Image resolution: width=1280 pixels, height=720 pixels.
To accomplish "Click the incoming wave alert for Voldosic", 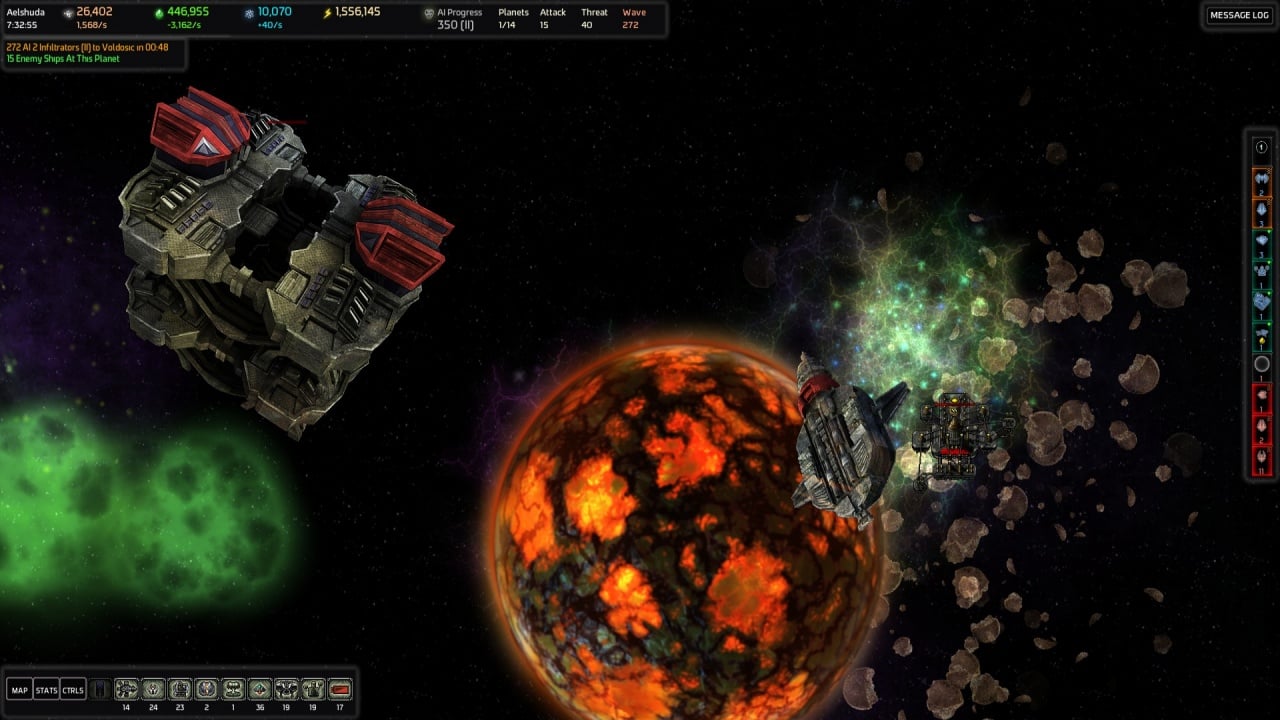I will coord(88,47).
